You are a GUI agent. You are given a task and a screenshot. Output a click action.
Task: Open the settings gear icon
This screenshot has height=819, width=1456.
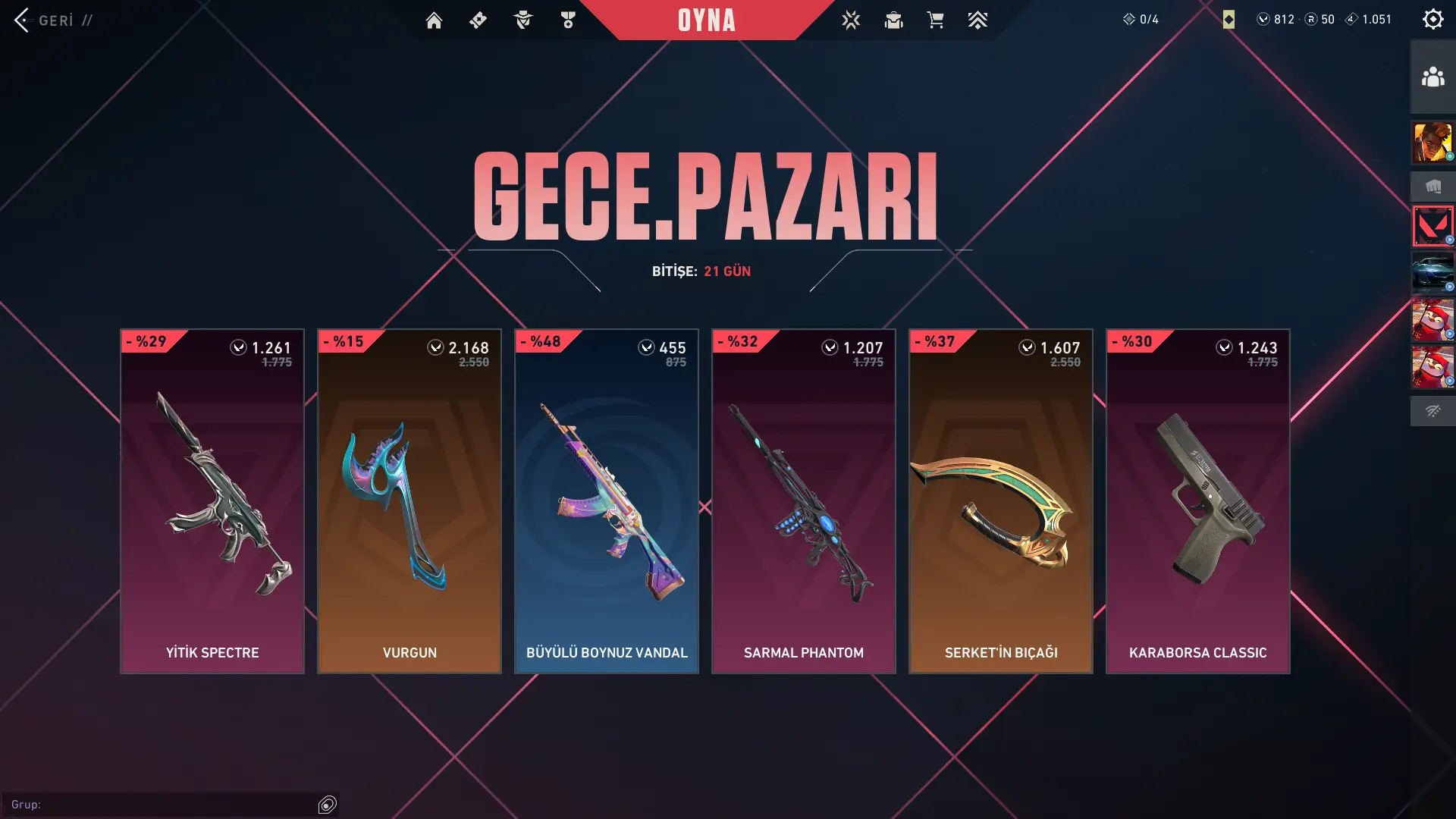(1432, 19)
